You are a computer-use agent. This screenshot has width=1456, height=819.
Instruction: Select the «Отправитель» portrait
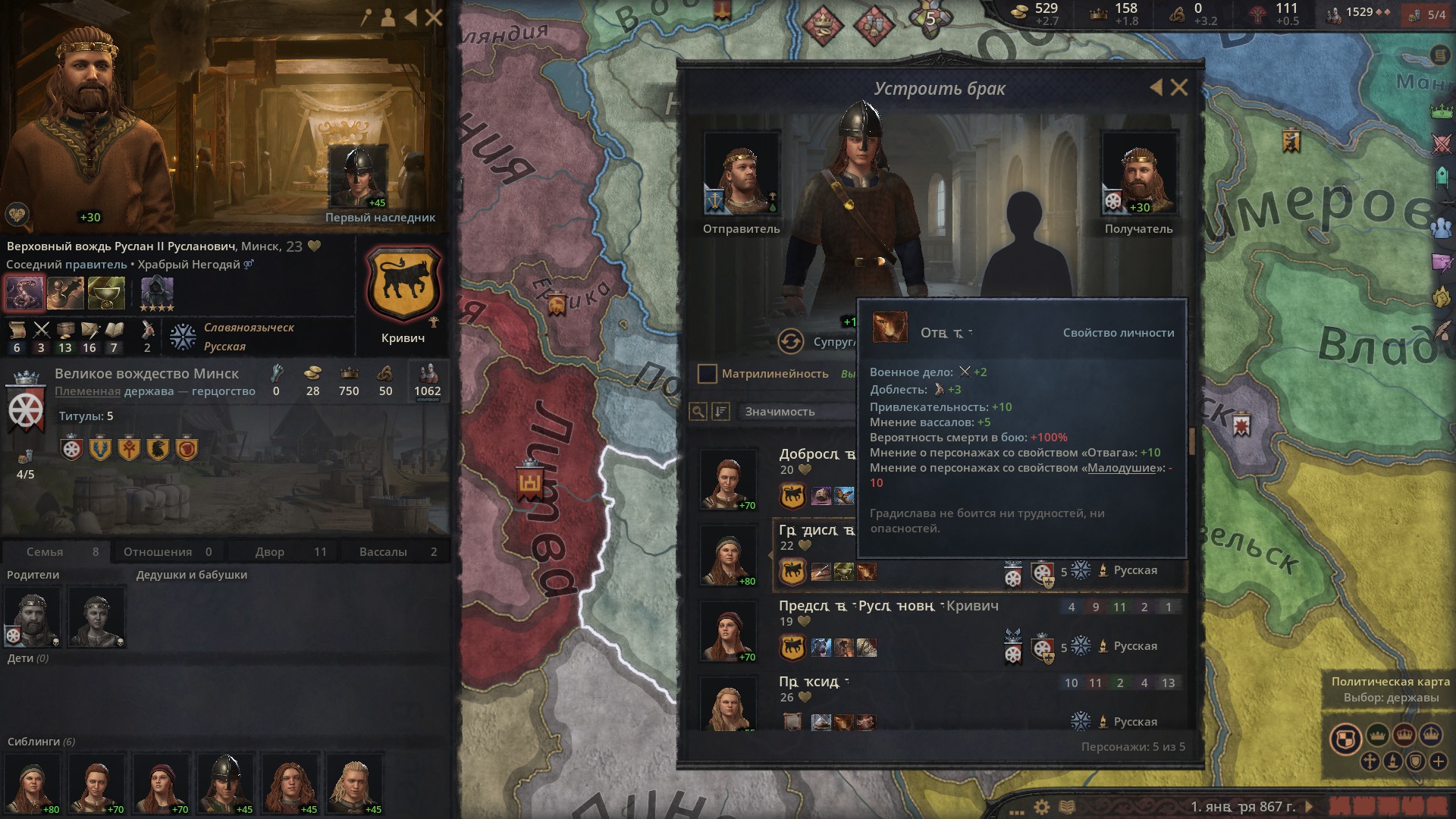(x=741, y=174)
